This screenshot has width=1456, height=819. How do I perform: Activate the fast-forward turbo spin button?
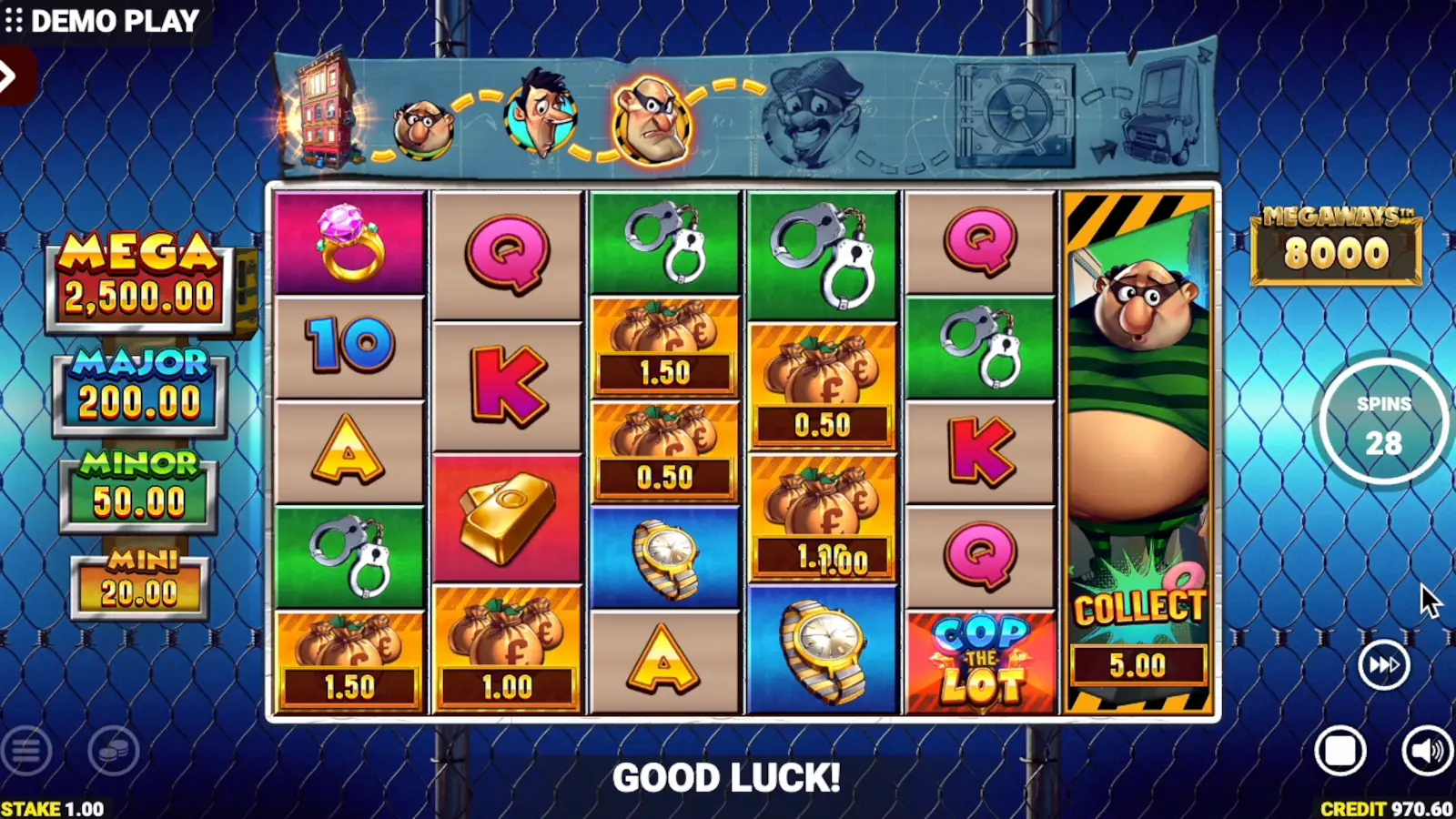[1383, 665]
